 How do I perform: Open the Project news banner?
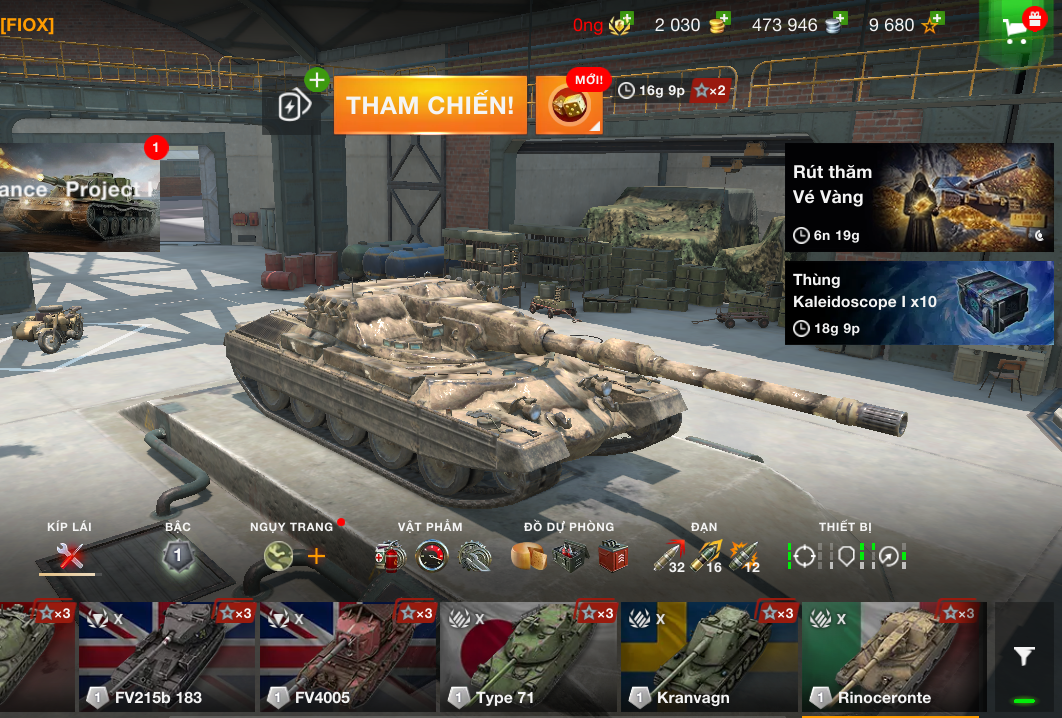click(x=80, y=197)
